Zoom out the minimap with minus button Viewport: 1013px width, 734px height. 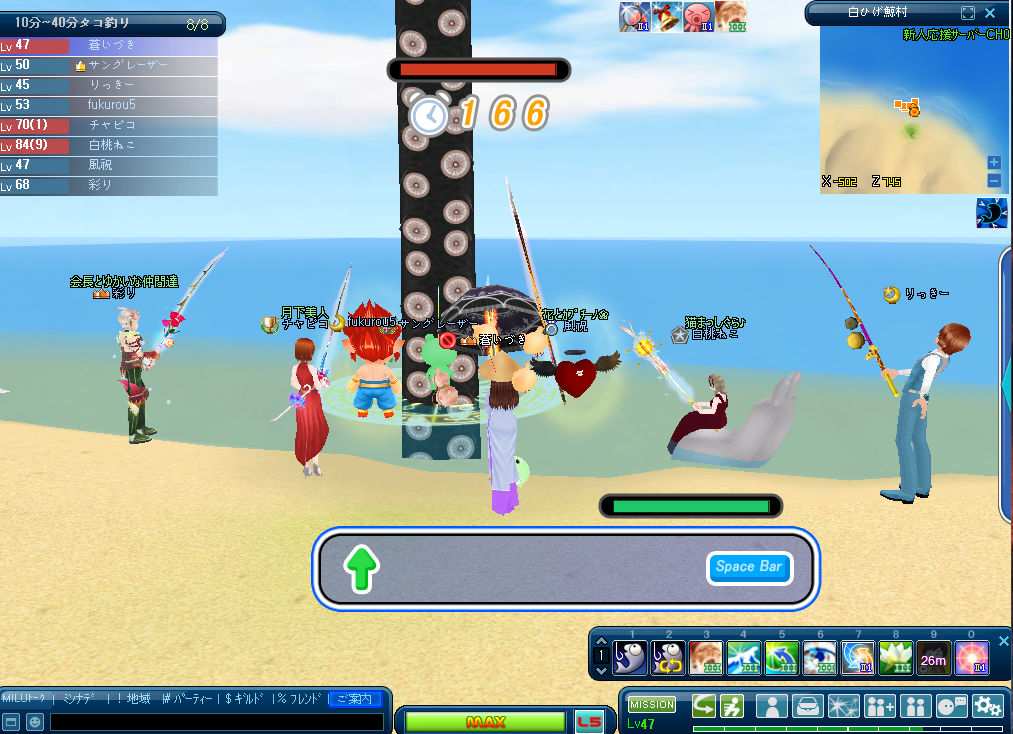994,181
